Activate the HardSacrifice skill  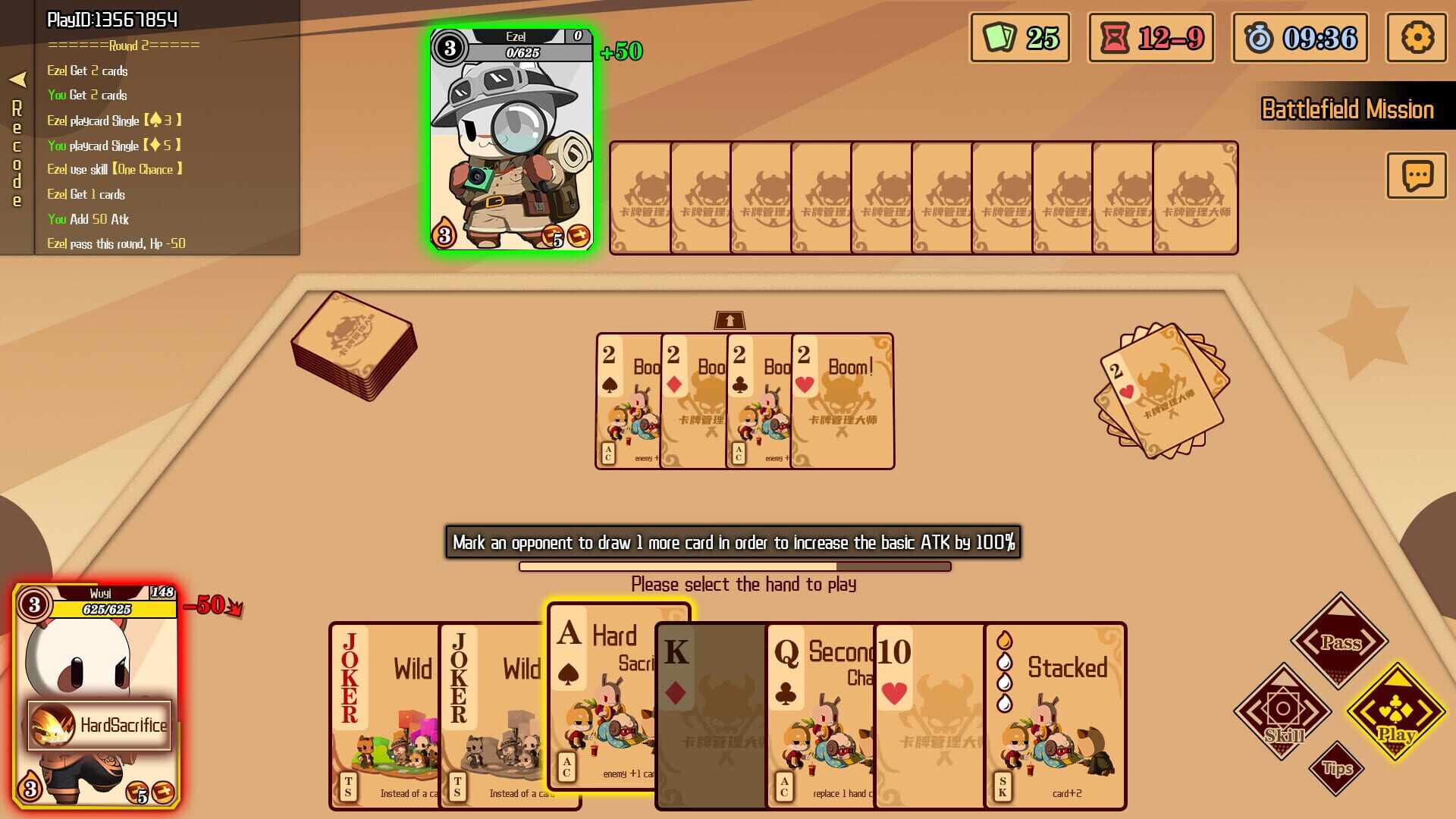click(99, 724)
